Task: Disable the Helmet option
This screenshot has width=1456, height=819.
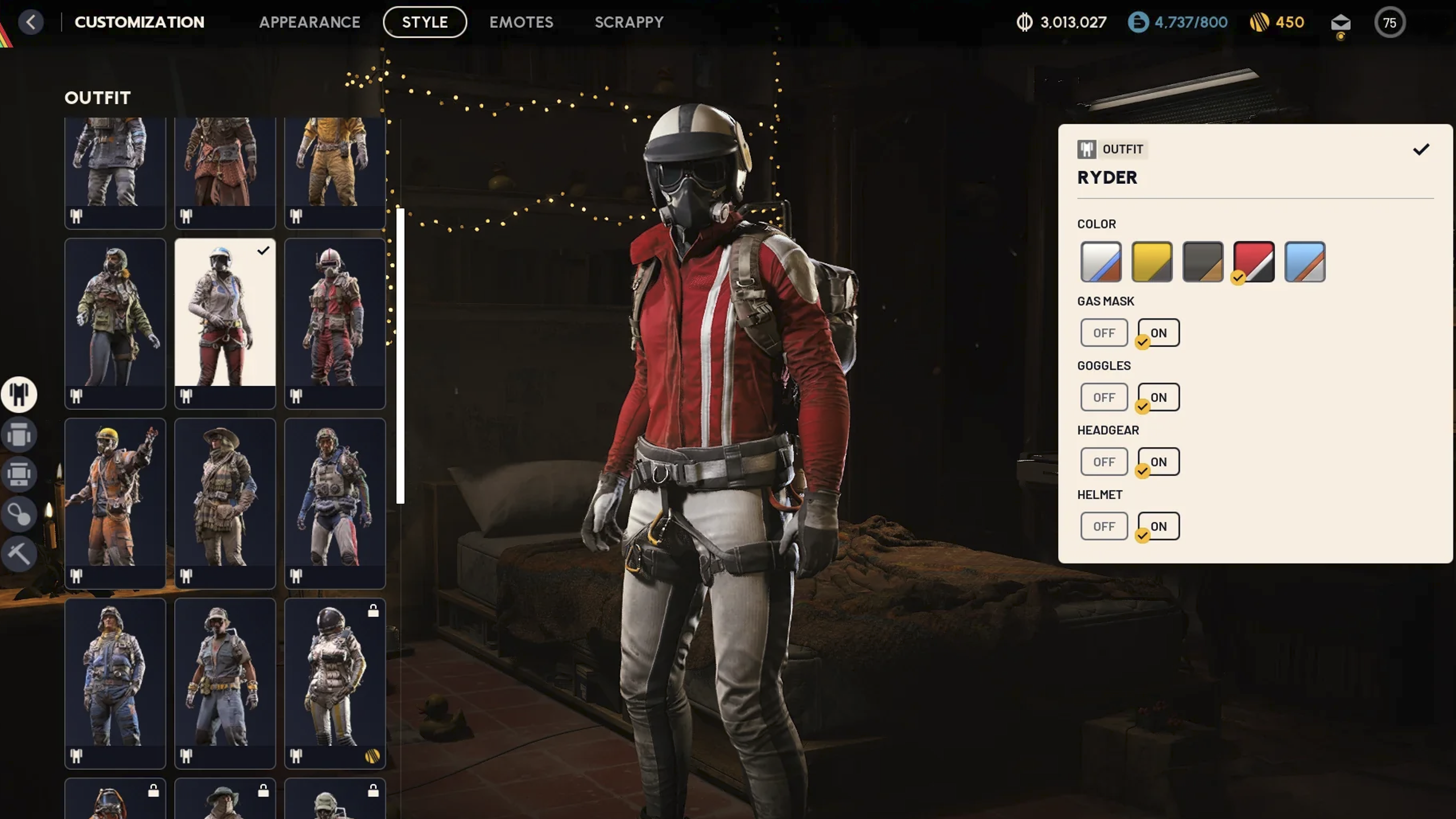Action: tap(1104, 526)
